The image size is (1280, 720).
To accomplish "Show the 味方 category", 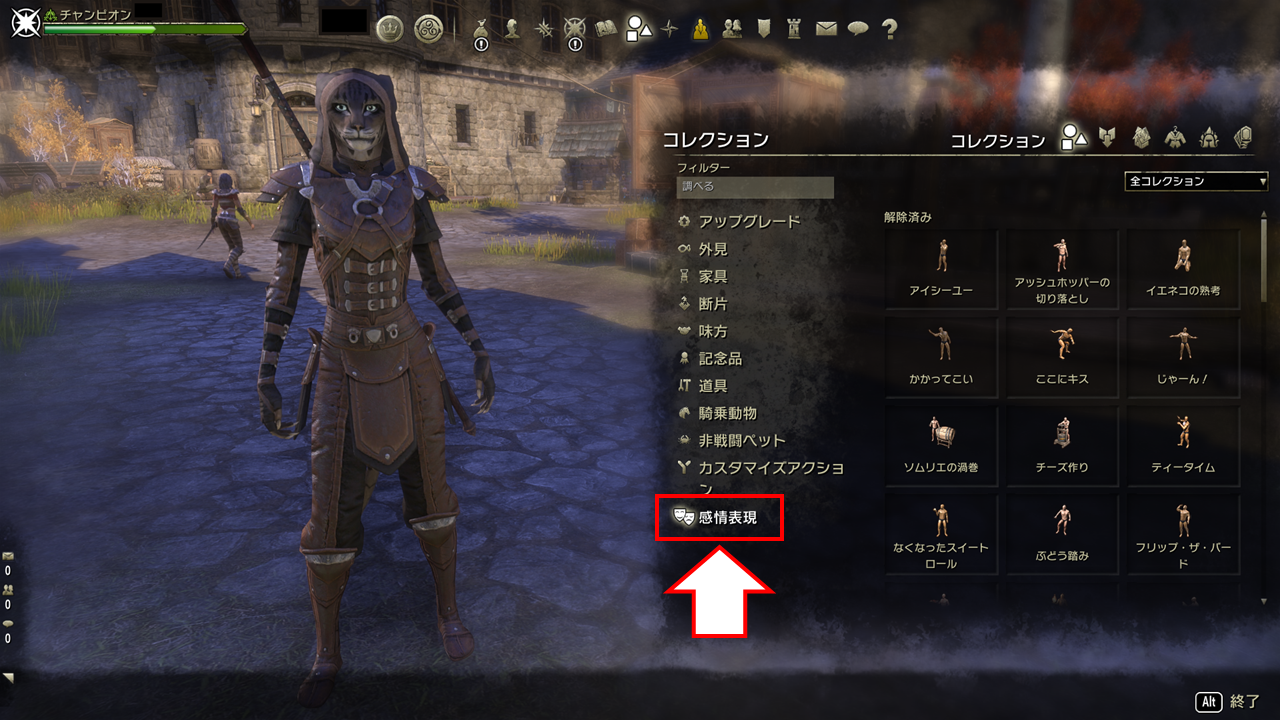I will pos(713,331).
